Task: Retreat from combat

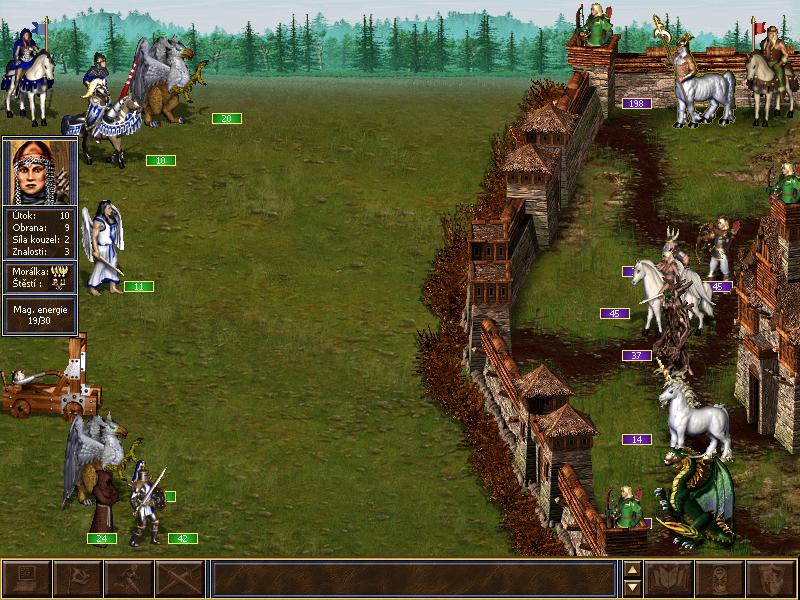Action: click(x=128, y=579)
